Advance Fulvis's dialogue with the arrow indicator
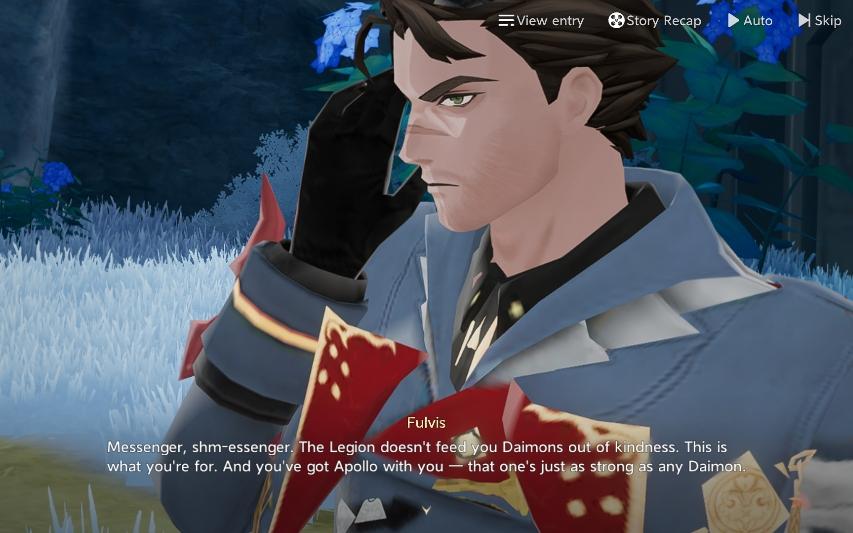This screenshot has height=533, width=853. (427, 510)
